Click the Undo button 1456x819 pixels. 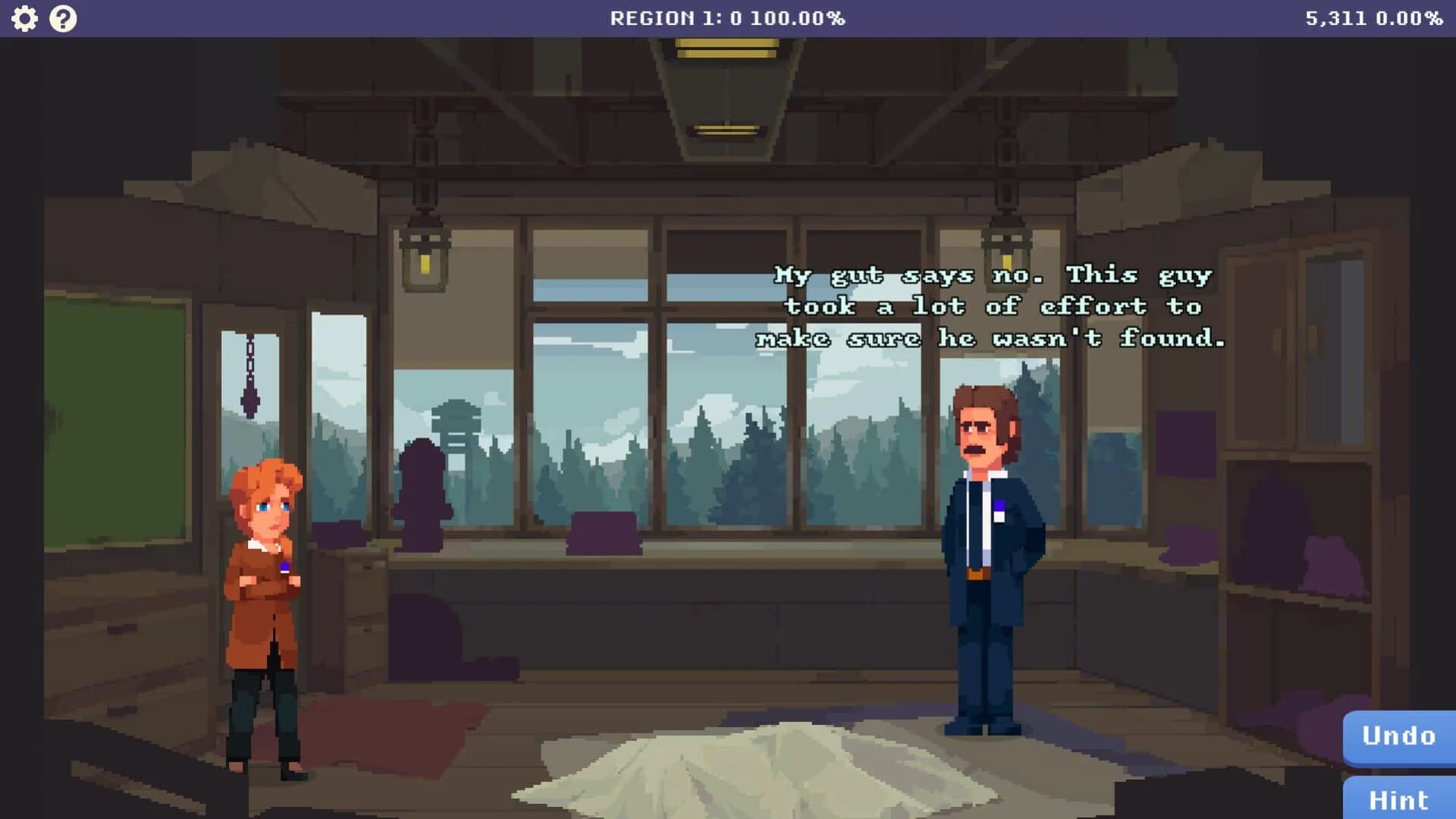click(1398, 736)
